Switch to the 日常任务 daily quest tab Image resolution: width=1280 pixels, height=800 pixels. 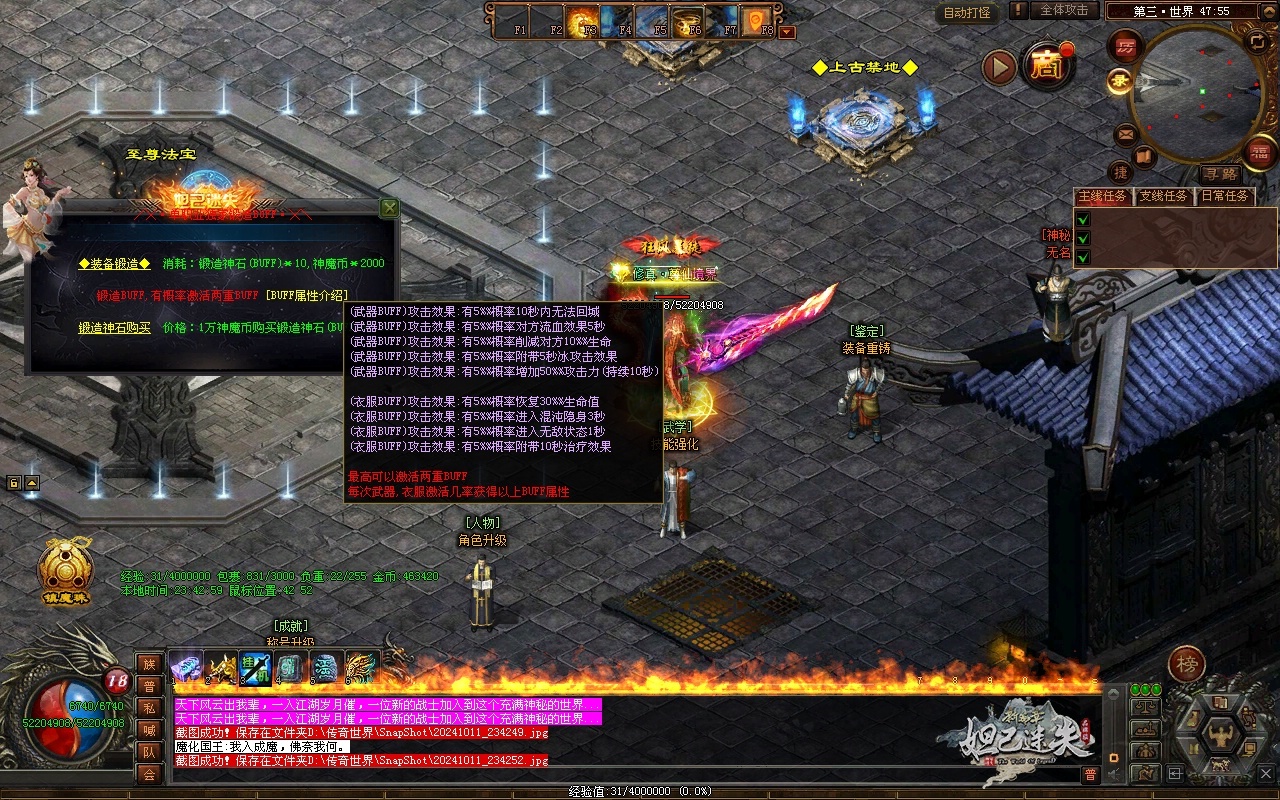pos(1225,196)
